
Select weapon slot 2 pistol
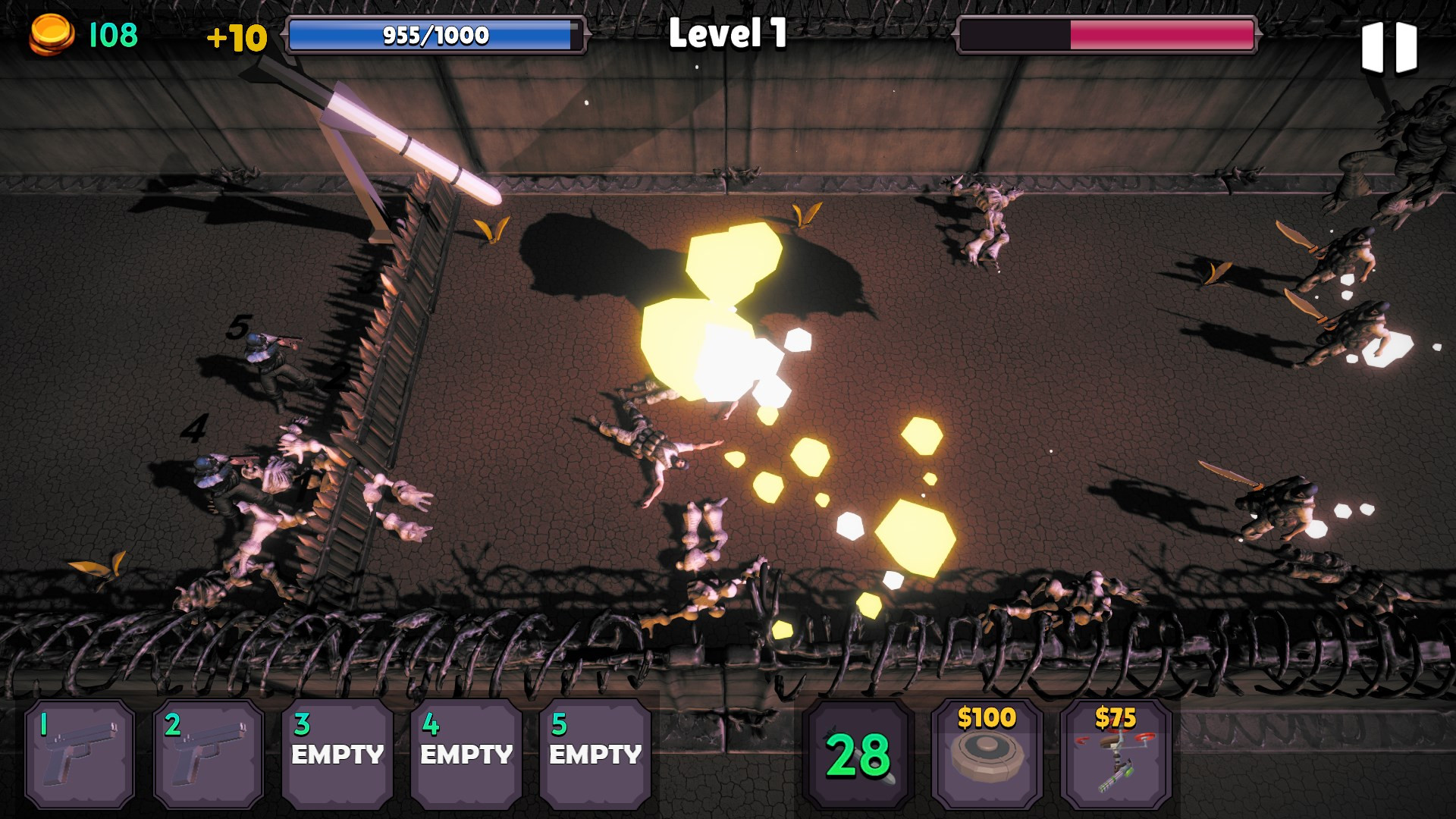tap(209, 754)
